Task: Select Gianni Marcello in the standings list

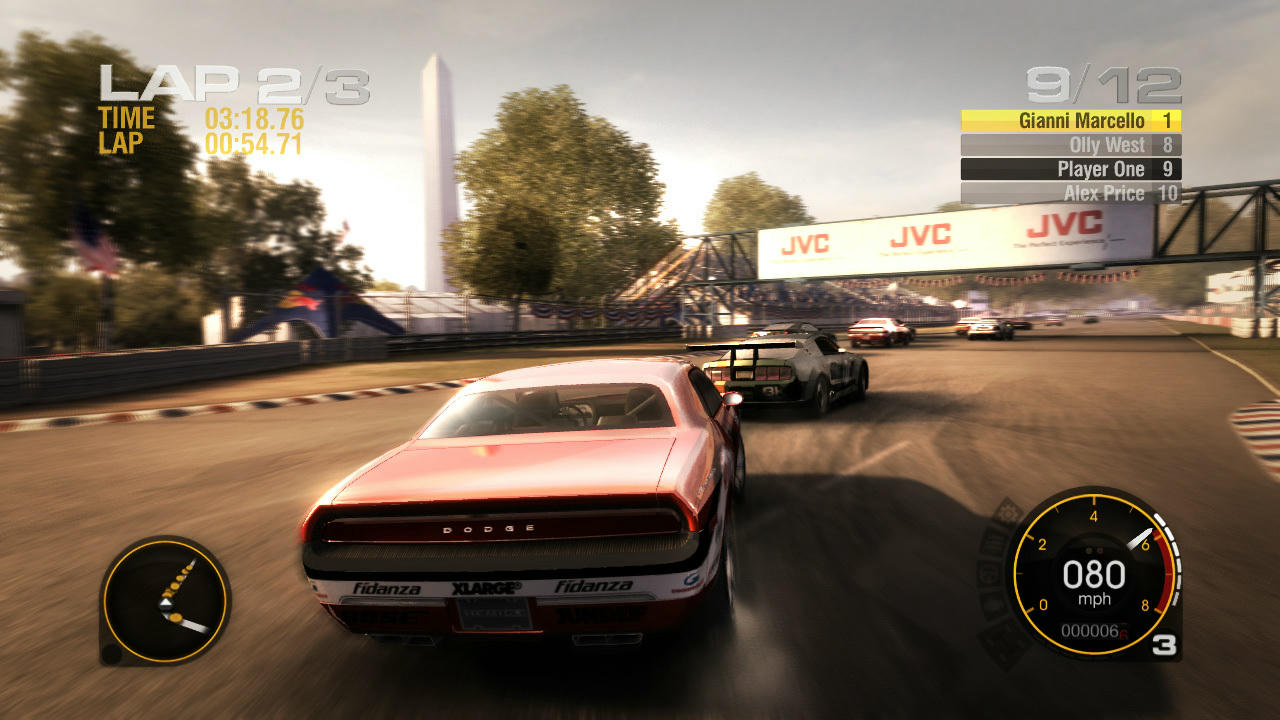Action: (1070, 121)
